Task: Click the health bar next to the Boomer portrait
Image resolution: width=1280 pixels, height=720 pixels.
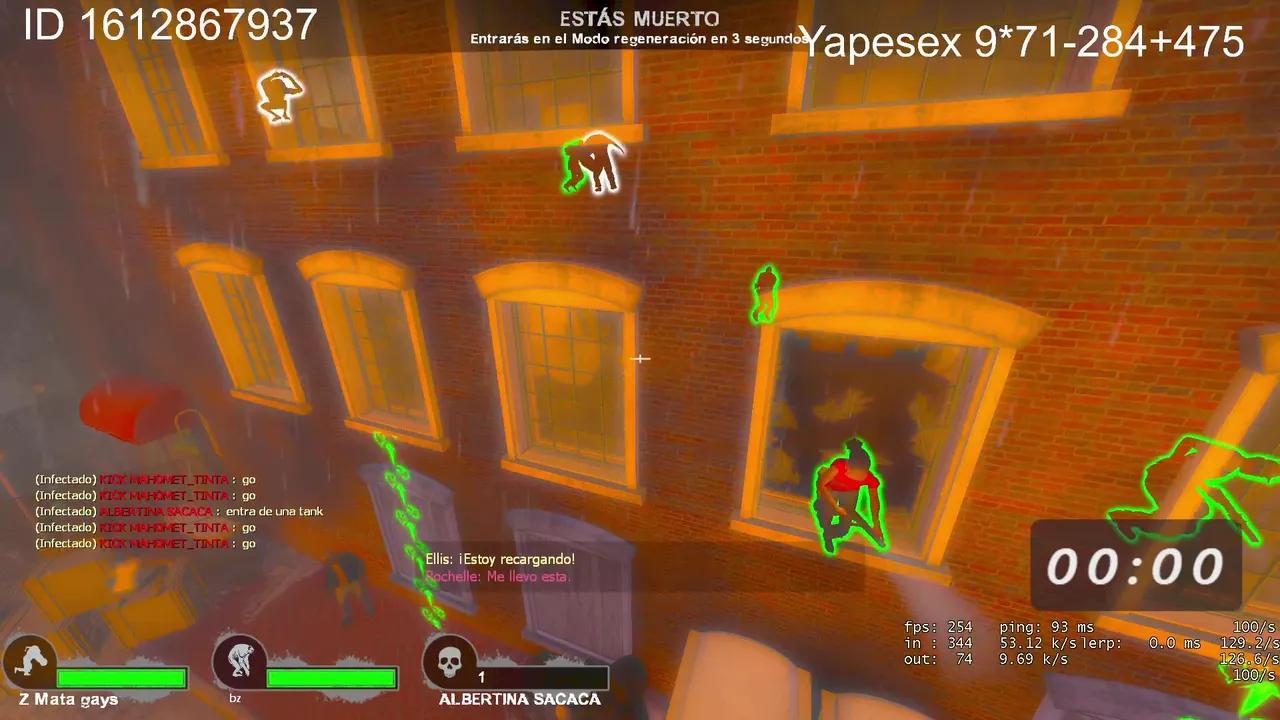Action: 330,679
